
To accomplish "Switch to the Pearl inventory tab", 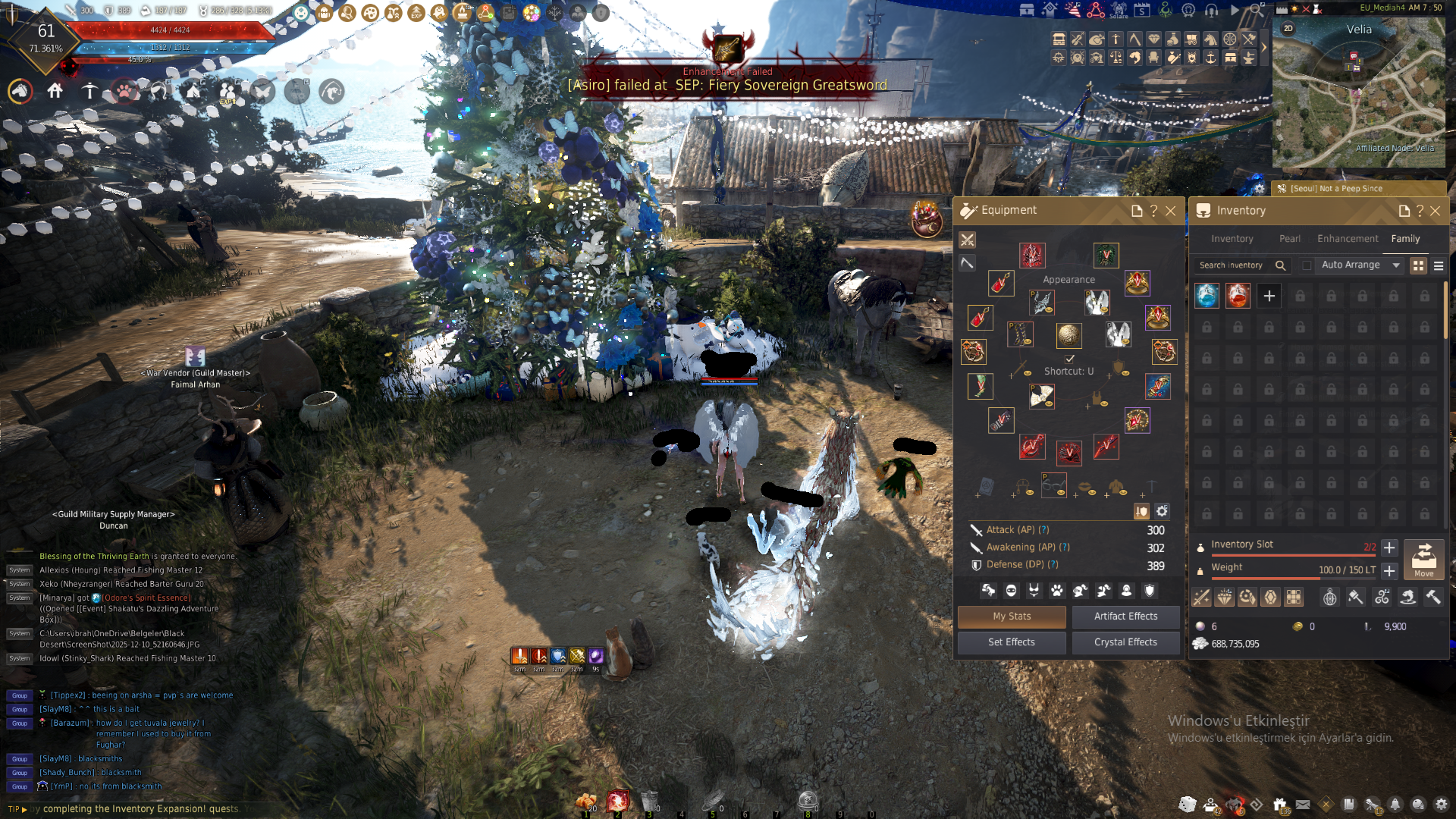I will (1289, 239).
